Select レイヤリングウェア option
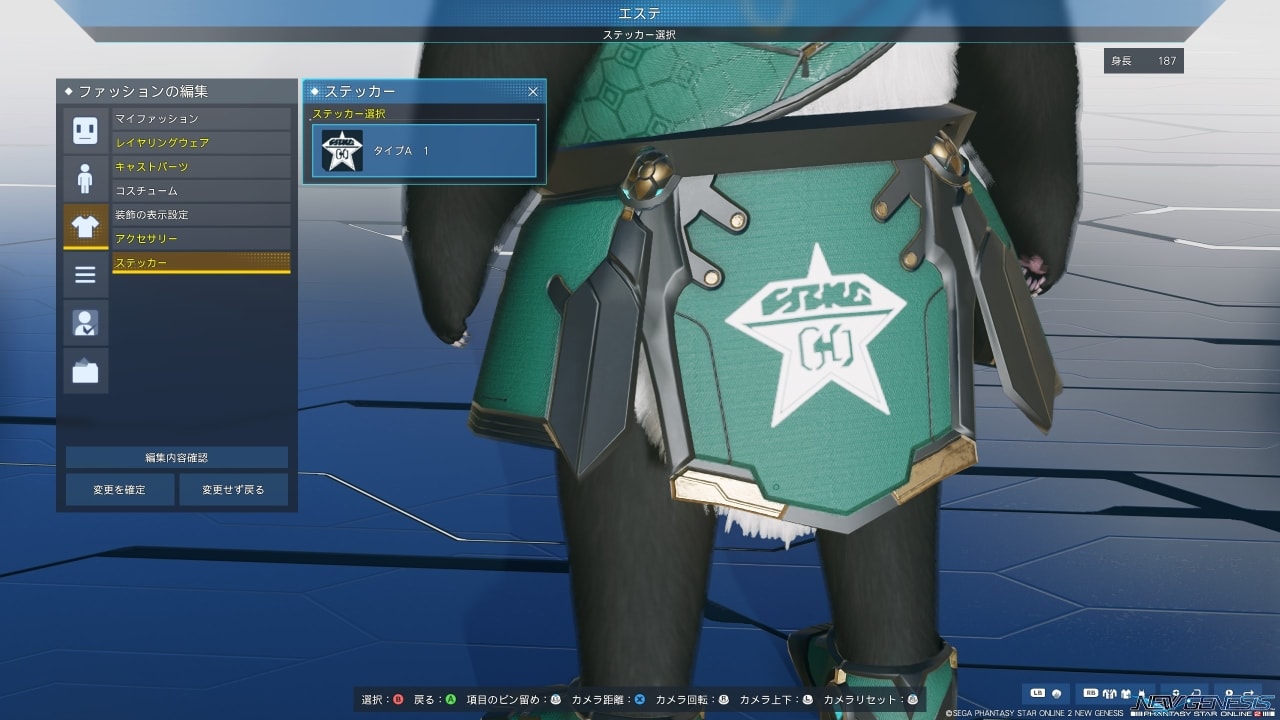The height and width of the screenshot is (720, 1280). 201,143
